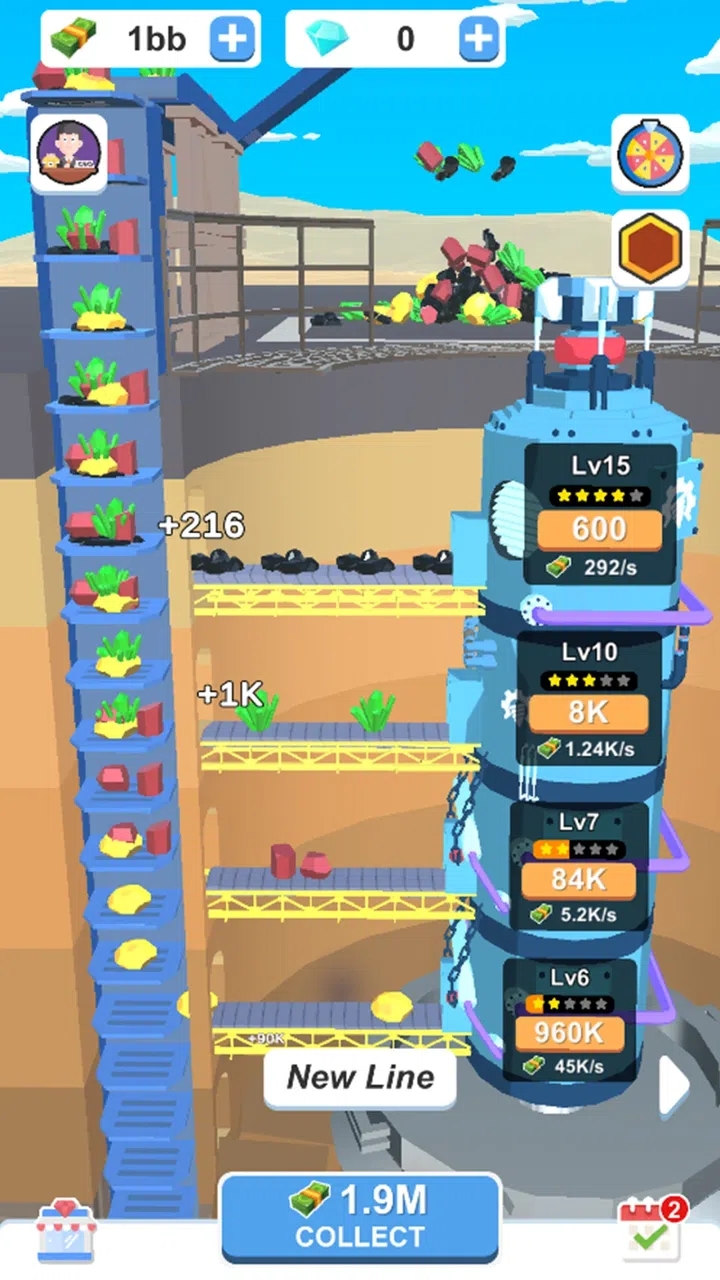Upgrade the Lv15 line for 600

coord(600,529)
